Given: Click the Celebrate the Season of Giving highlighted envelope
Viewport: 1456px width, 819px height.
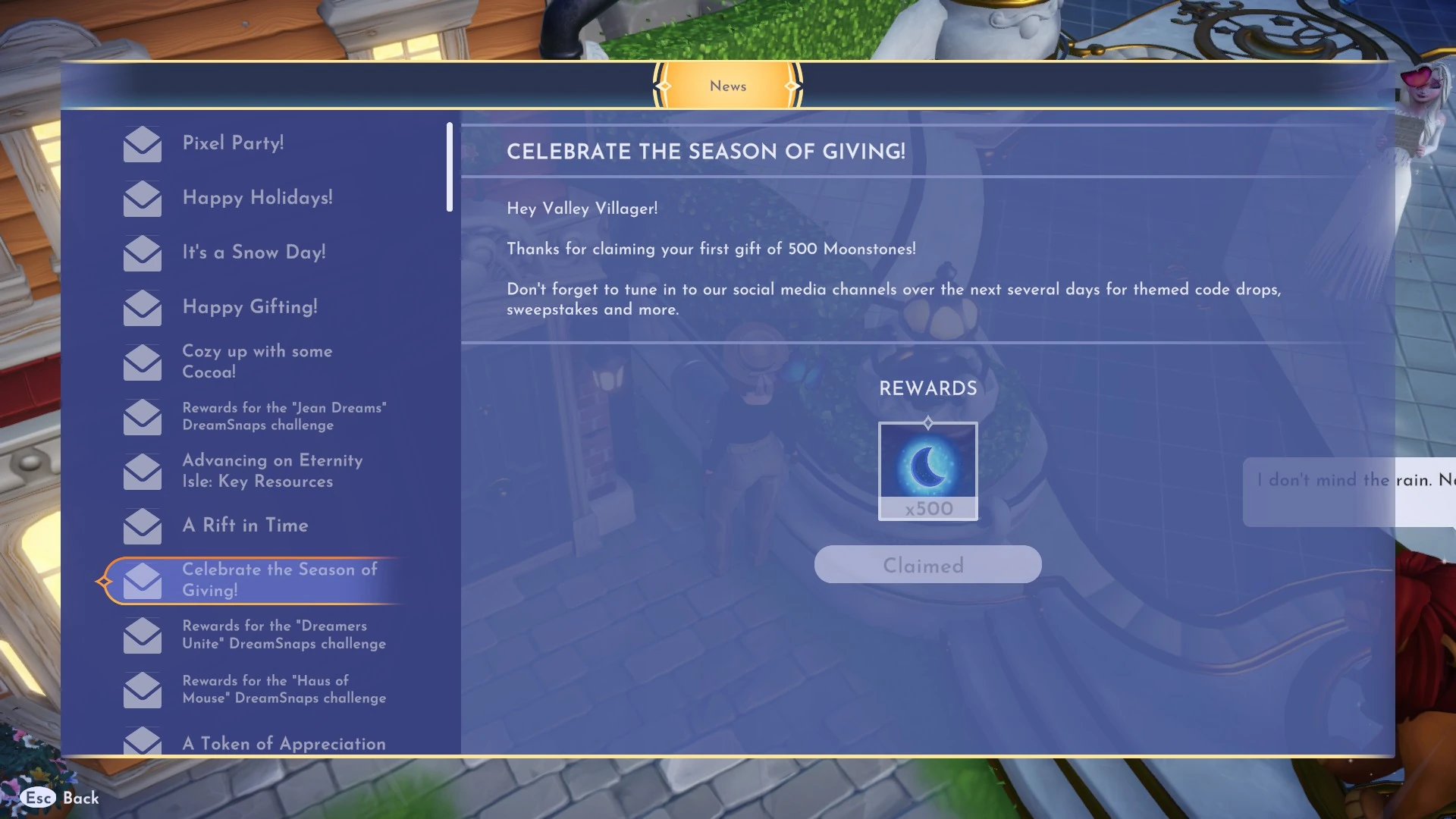Looking at the screenshot, I should pos(142,580).
